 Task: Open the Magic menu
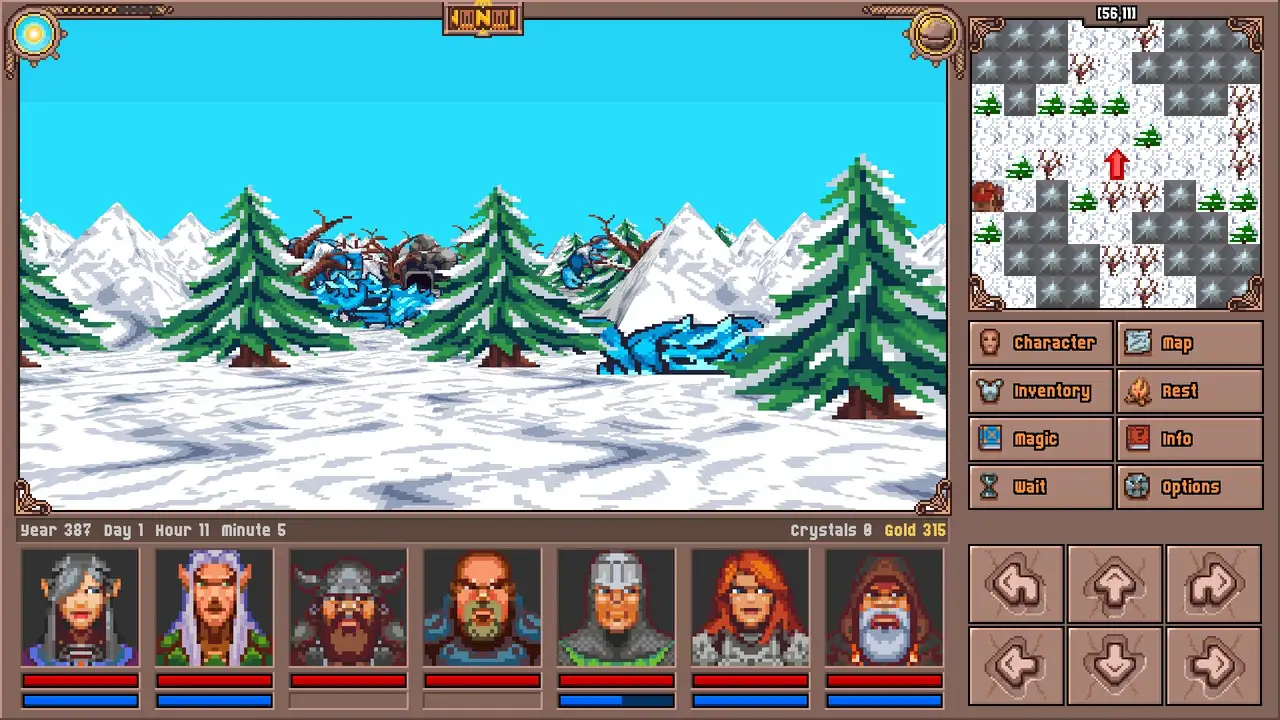pos(1040,439)
